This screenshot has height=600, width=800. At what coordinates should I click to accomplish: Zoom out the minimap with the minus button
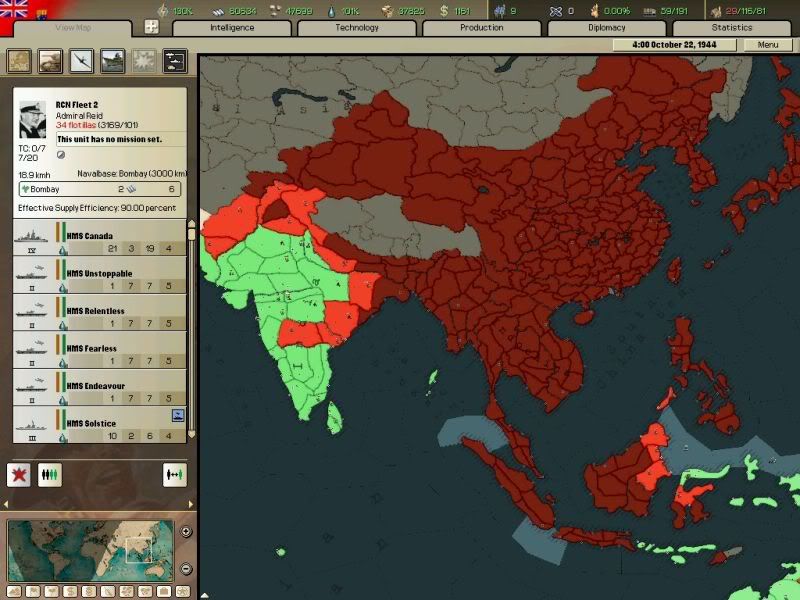[186, 569]
